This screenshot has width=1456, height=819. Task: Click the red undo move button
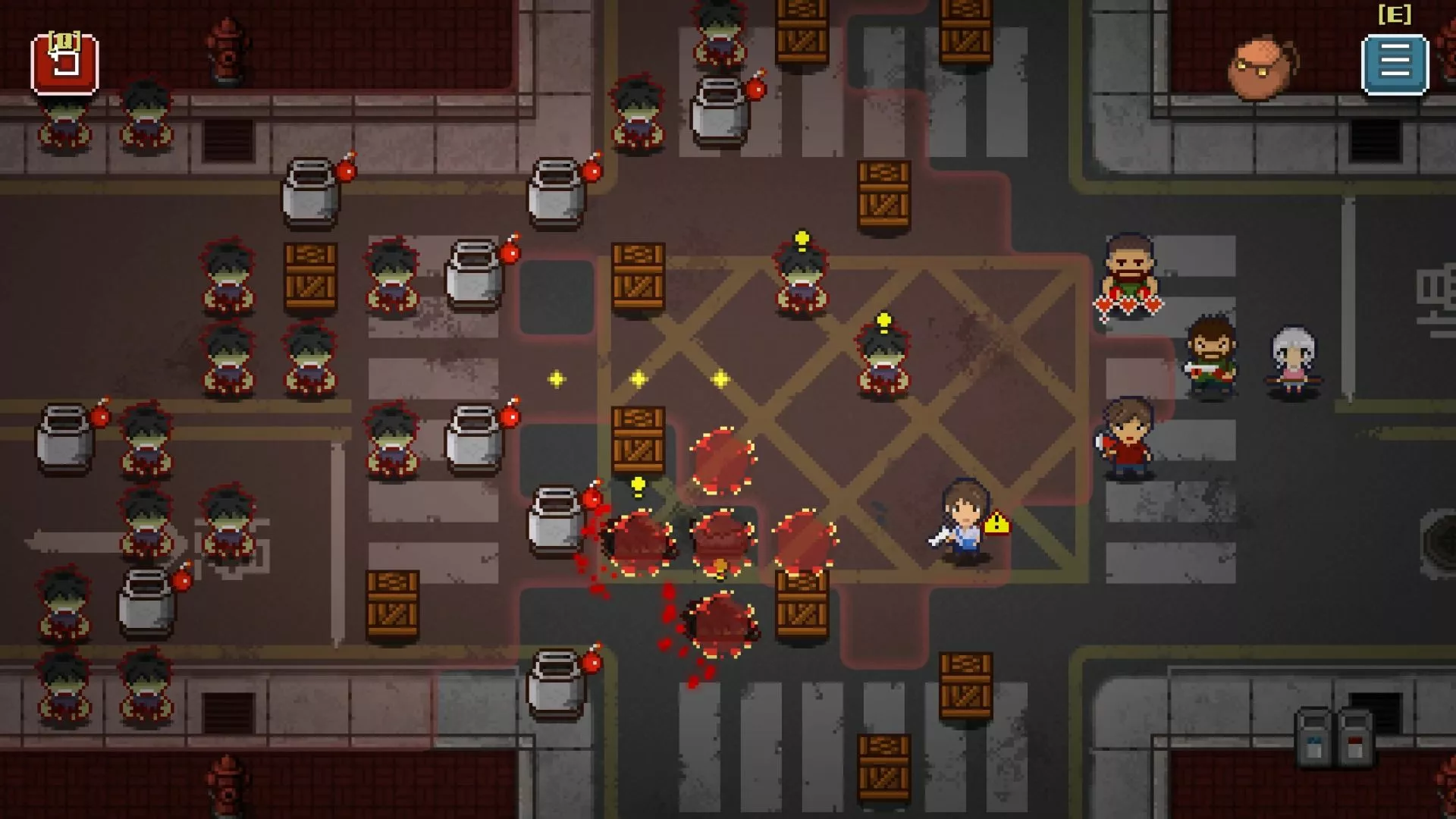pos(64,64)
